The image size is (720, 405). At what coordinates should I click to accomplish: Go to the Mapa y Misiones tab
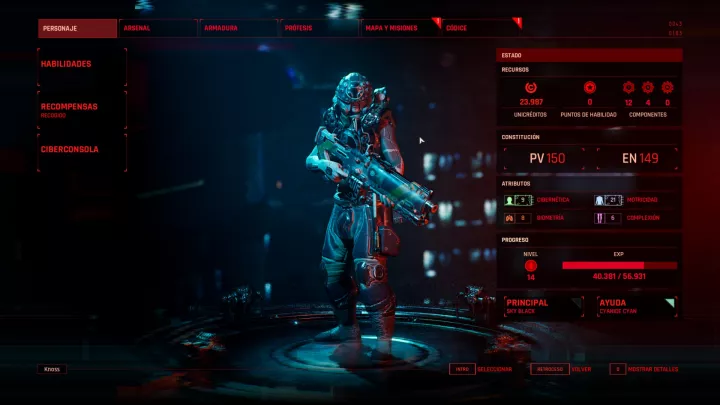tap(400, 28)
